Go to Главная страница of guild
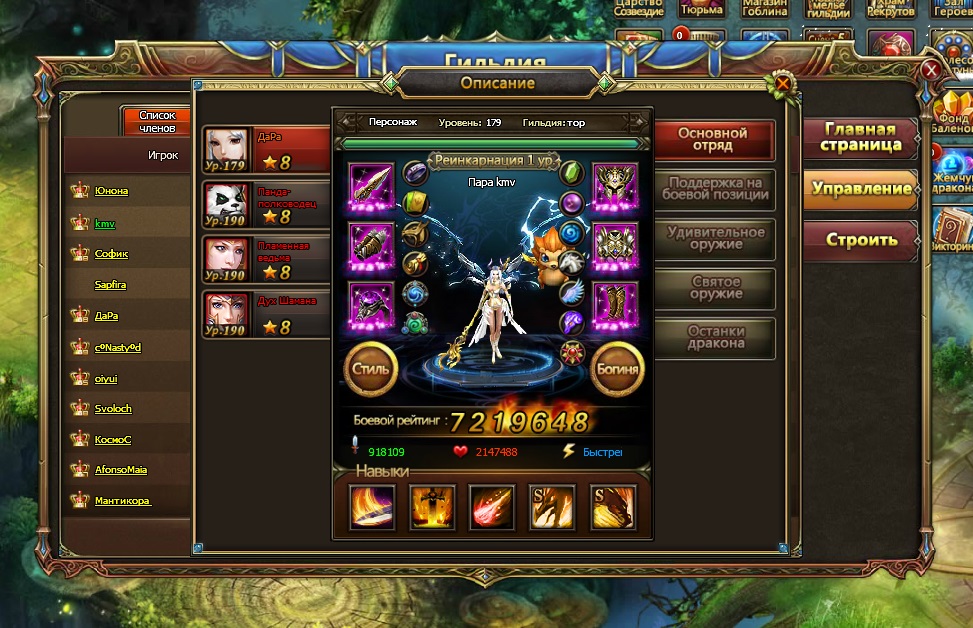 pos(860,138)
